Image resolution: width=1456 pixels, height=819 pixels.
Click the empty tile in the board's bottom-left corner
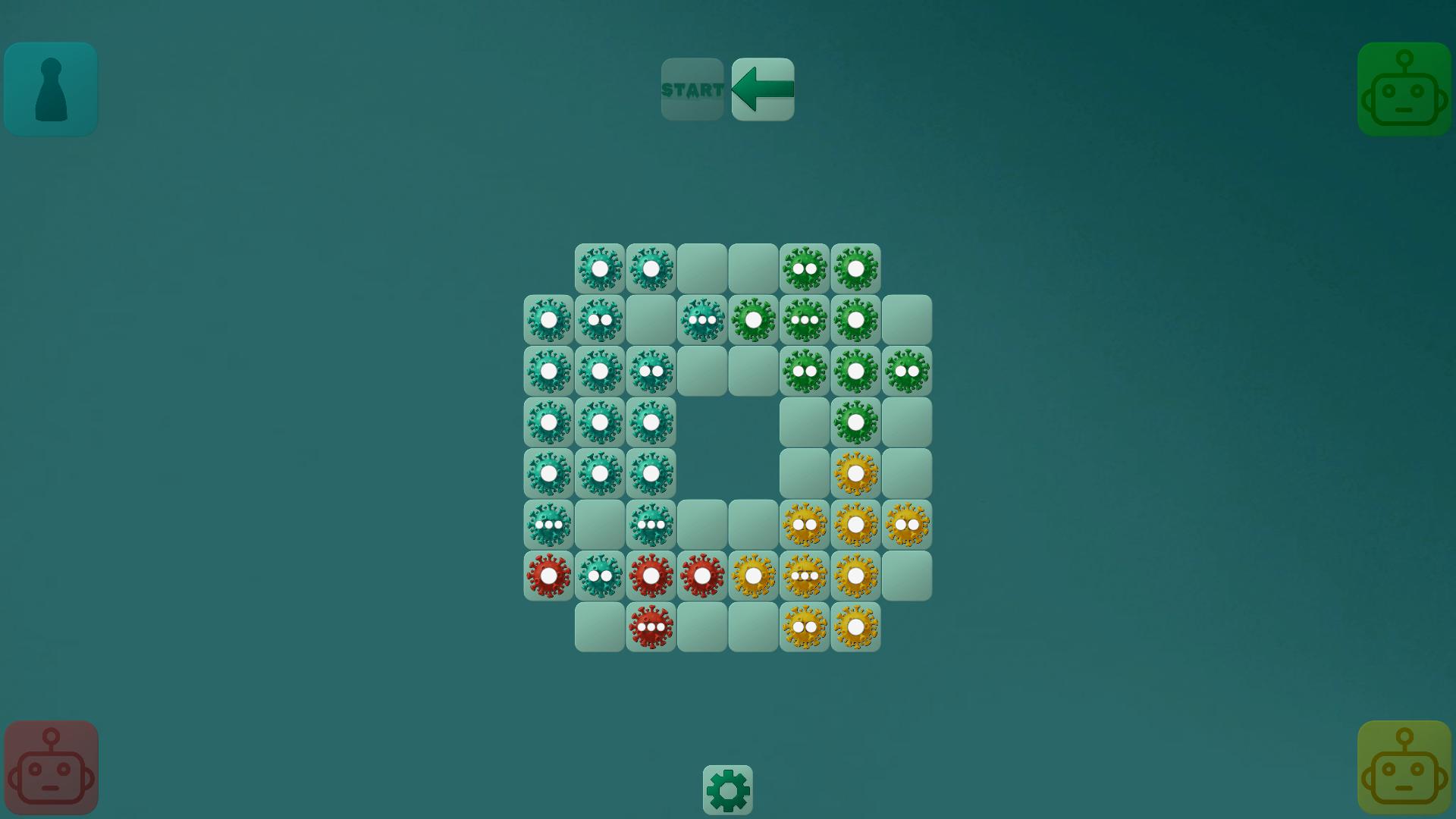(600, 626)
